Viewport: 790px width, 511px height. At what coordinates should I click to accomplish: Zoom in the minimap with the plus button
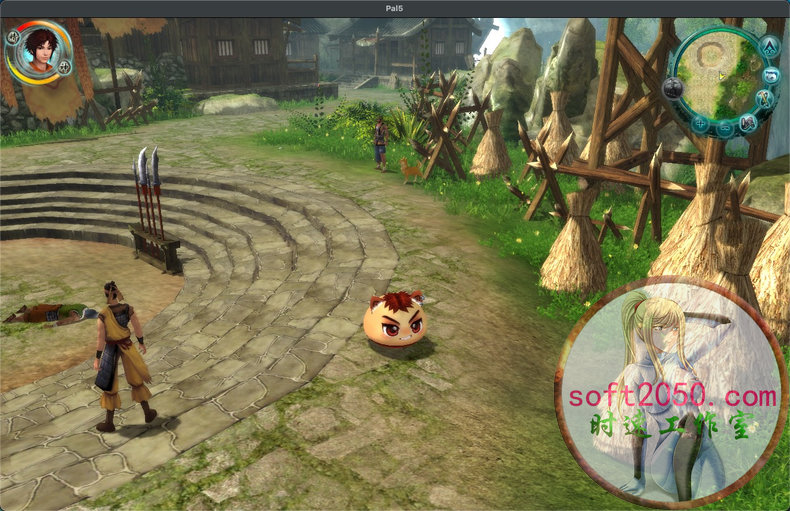tap(699, 123)
